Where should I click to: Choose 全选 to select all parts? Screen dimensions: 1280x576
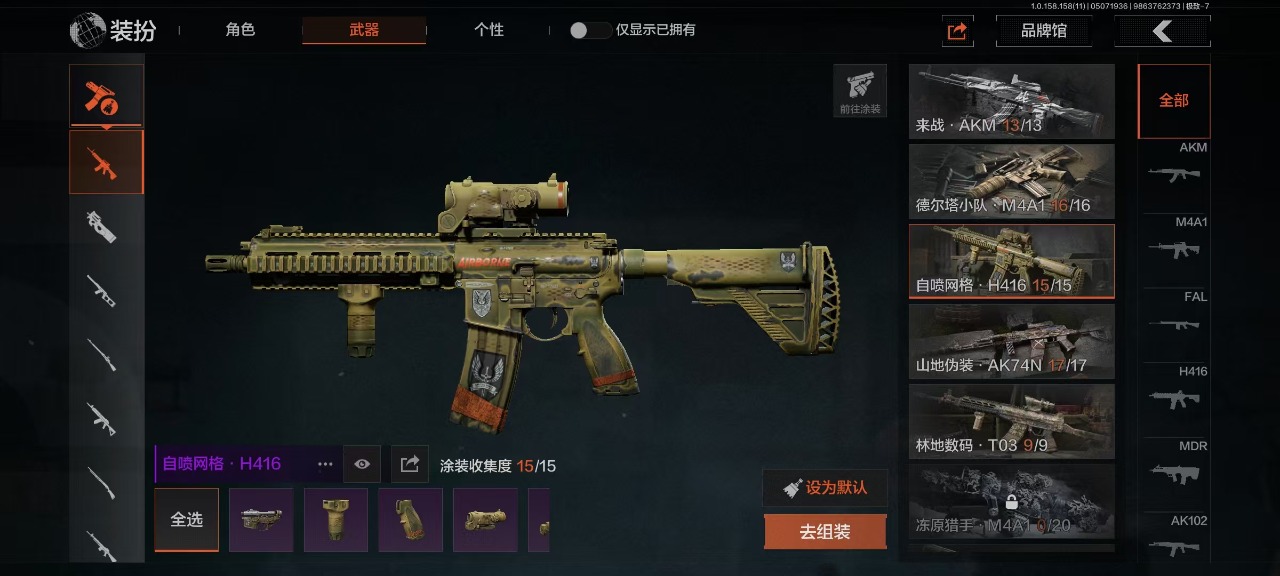[186, 520]
